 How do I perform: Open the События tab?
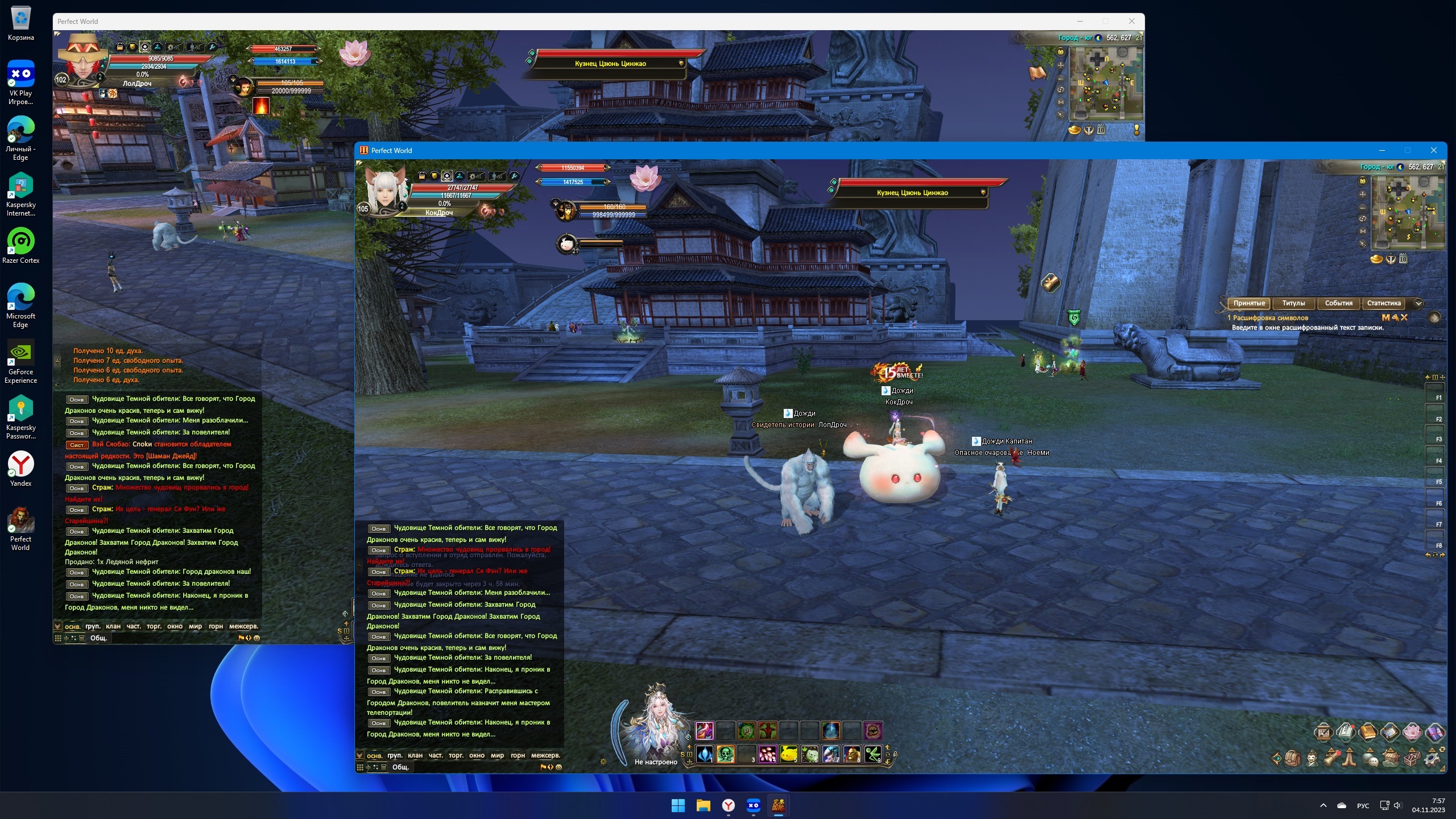click(1338, 303)
